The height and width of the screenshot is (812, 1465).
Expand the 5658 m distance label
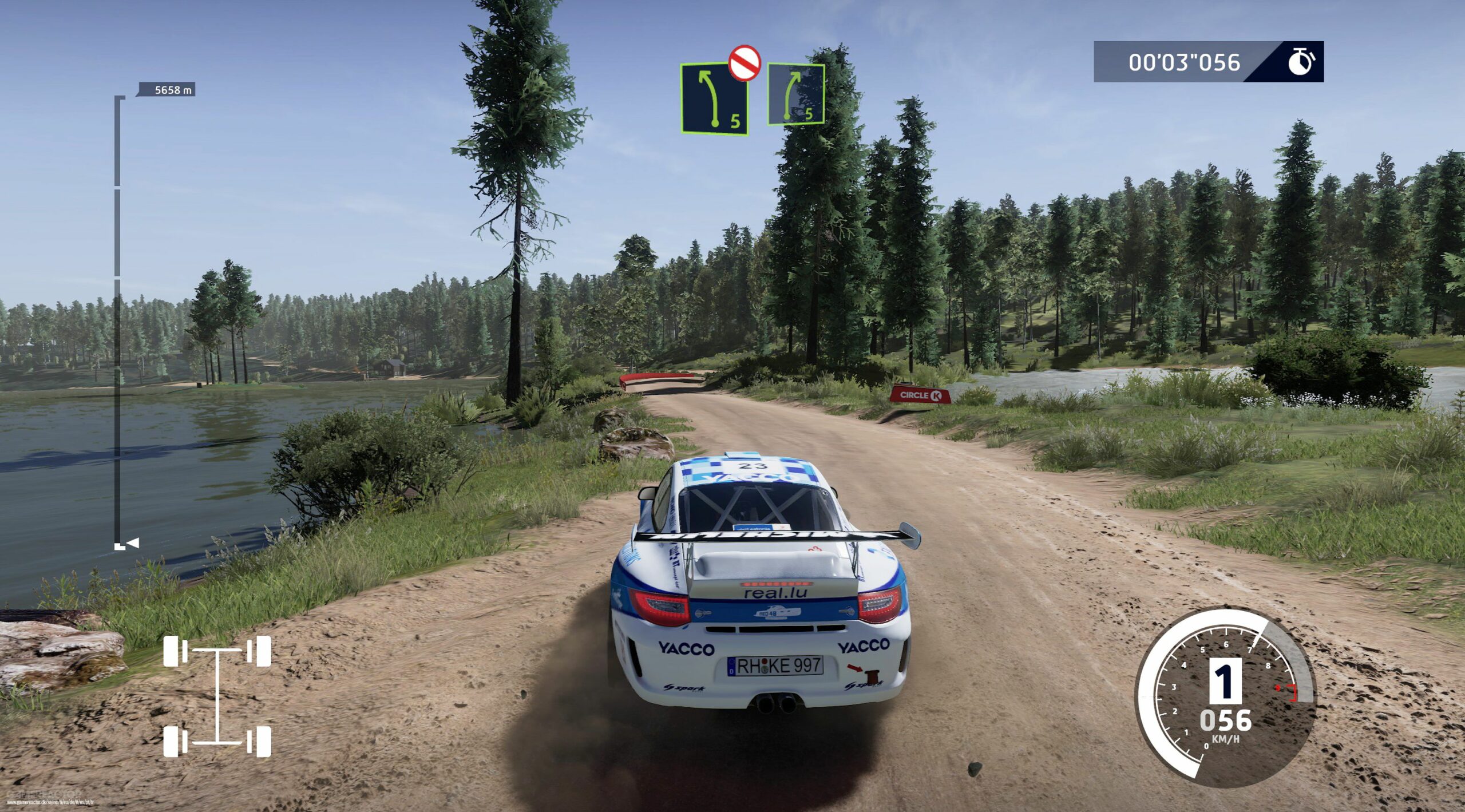pos(173,90)
